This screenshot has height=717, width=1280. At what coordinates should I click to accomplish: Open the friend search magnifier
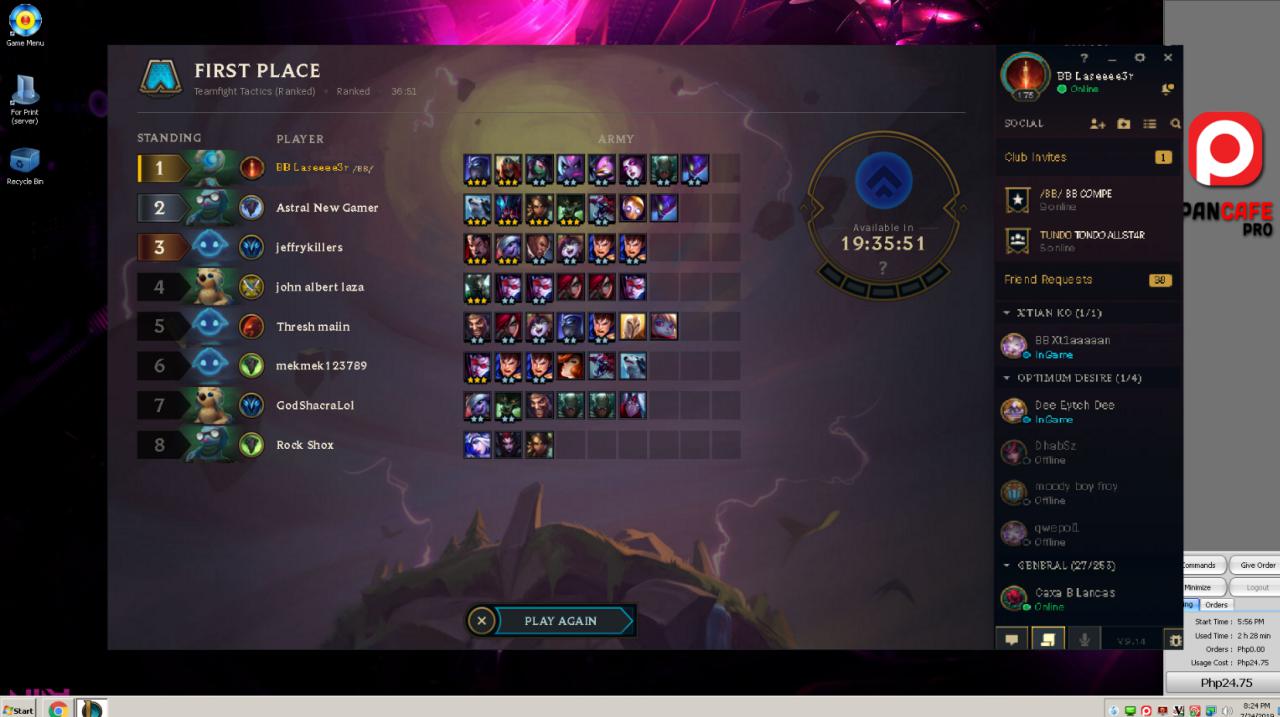tap(1175, 124)
